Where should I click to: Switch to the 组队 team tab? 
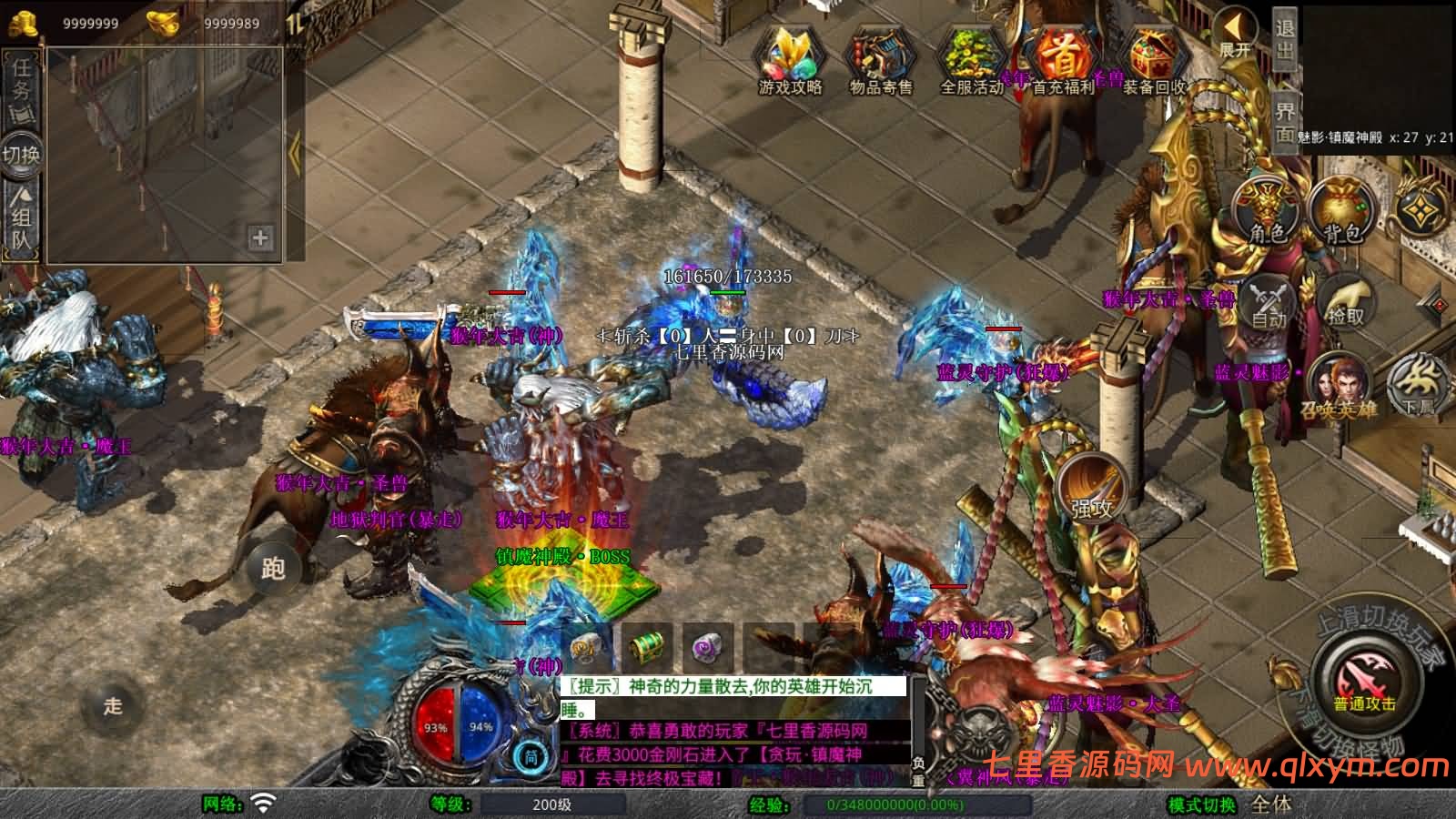pyautogui.click(x=20, y=218)
